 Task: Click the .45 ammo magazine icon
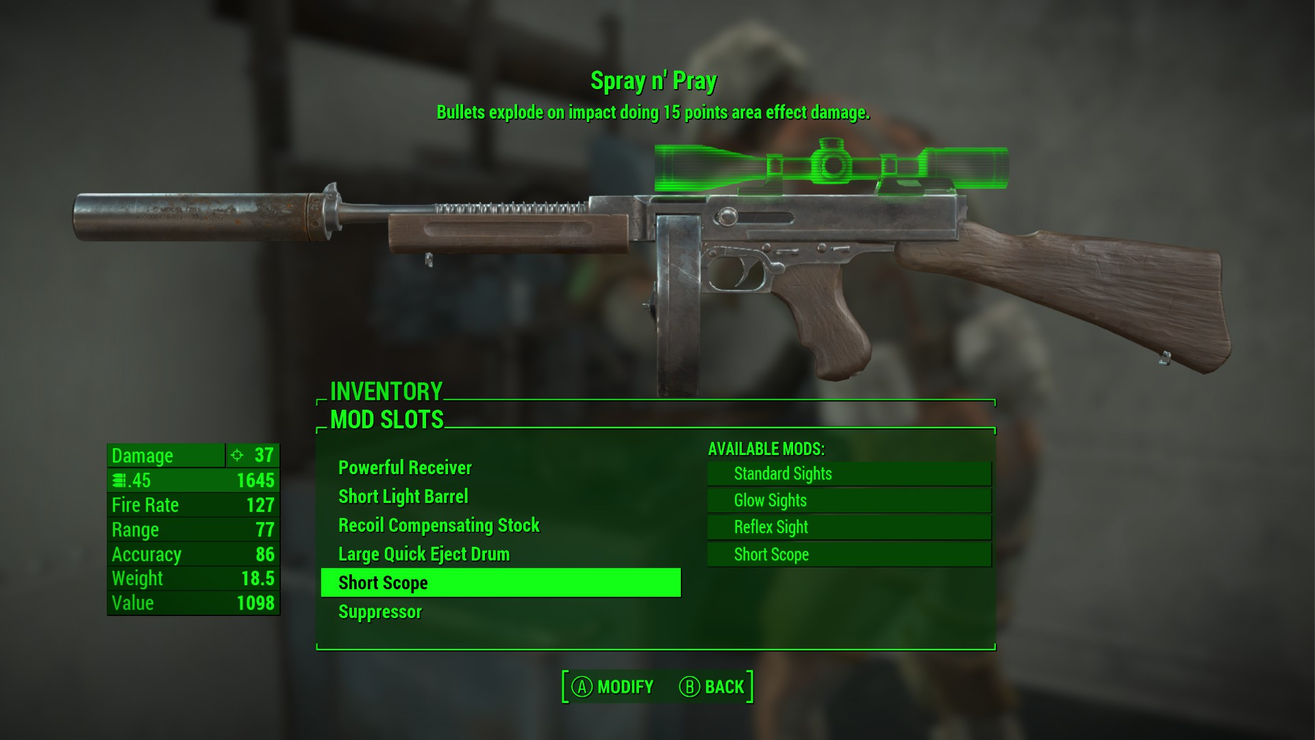119,480
